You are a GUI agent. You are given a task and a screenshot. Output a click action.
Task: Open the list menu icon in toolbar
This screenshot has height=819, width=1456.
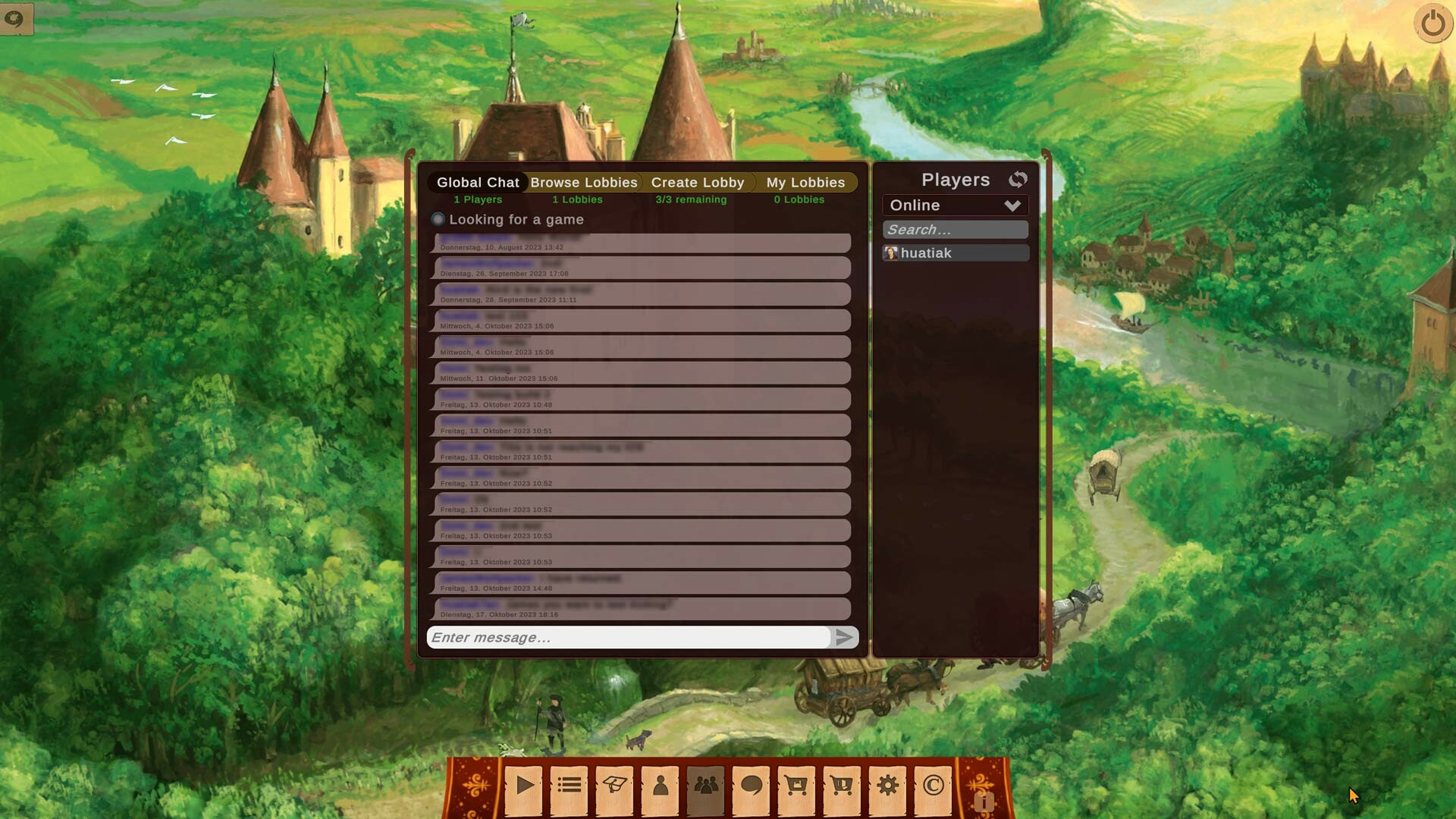tap(569, 788)
